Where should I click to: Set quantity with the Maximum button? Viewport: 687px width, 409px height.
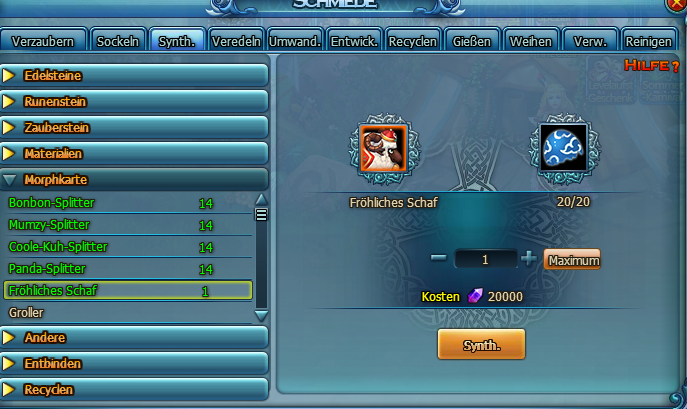pyautogui.click(x=572, y=260)
